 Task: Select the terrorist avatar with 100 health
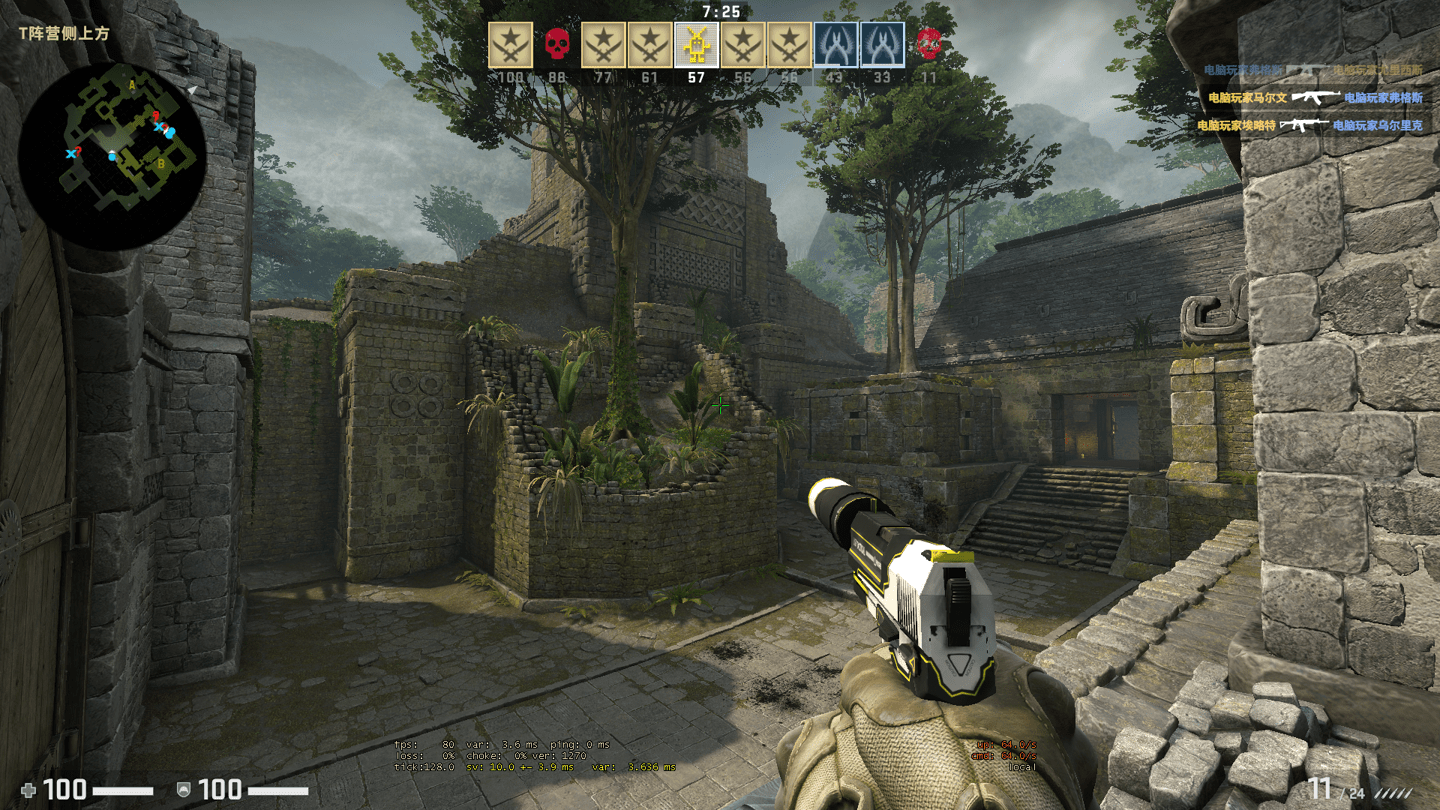point(510,45)
